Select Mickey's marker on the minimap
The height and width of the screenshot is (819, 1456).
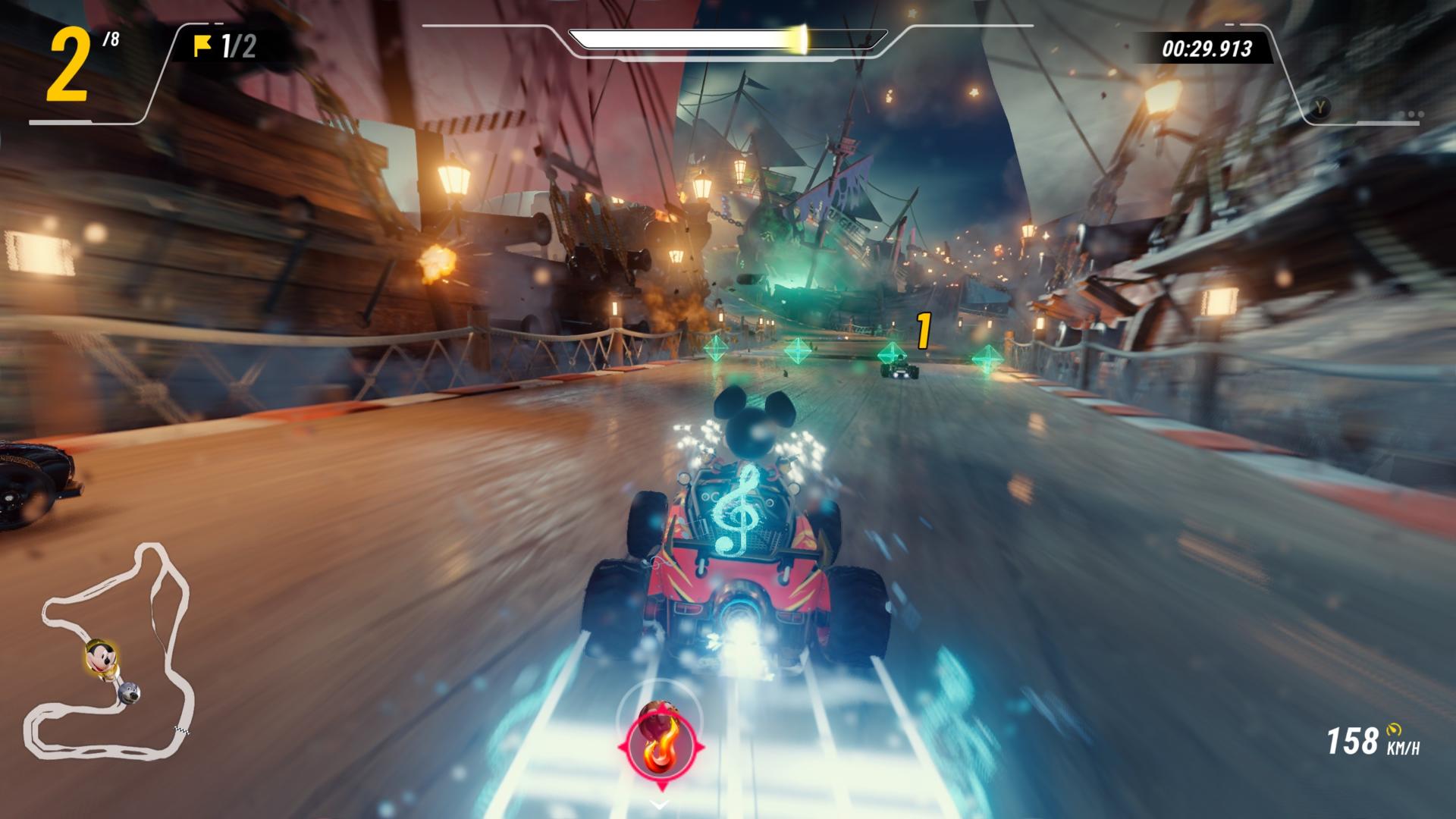pos(100,655)
